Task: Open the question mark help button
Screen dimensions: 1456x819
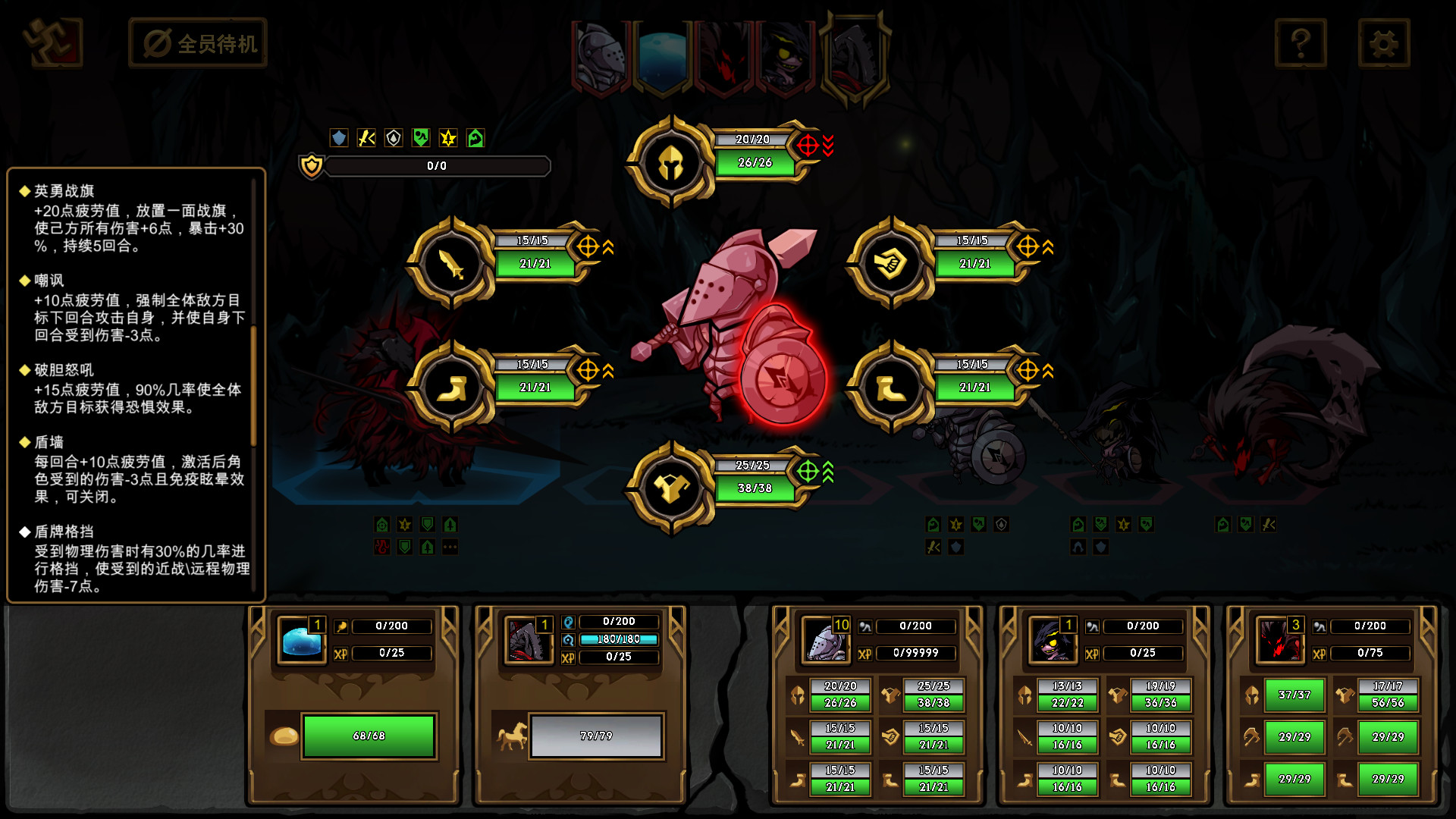Action: 1300,43
